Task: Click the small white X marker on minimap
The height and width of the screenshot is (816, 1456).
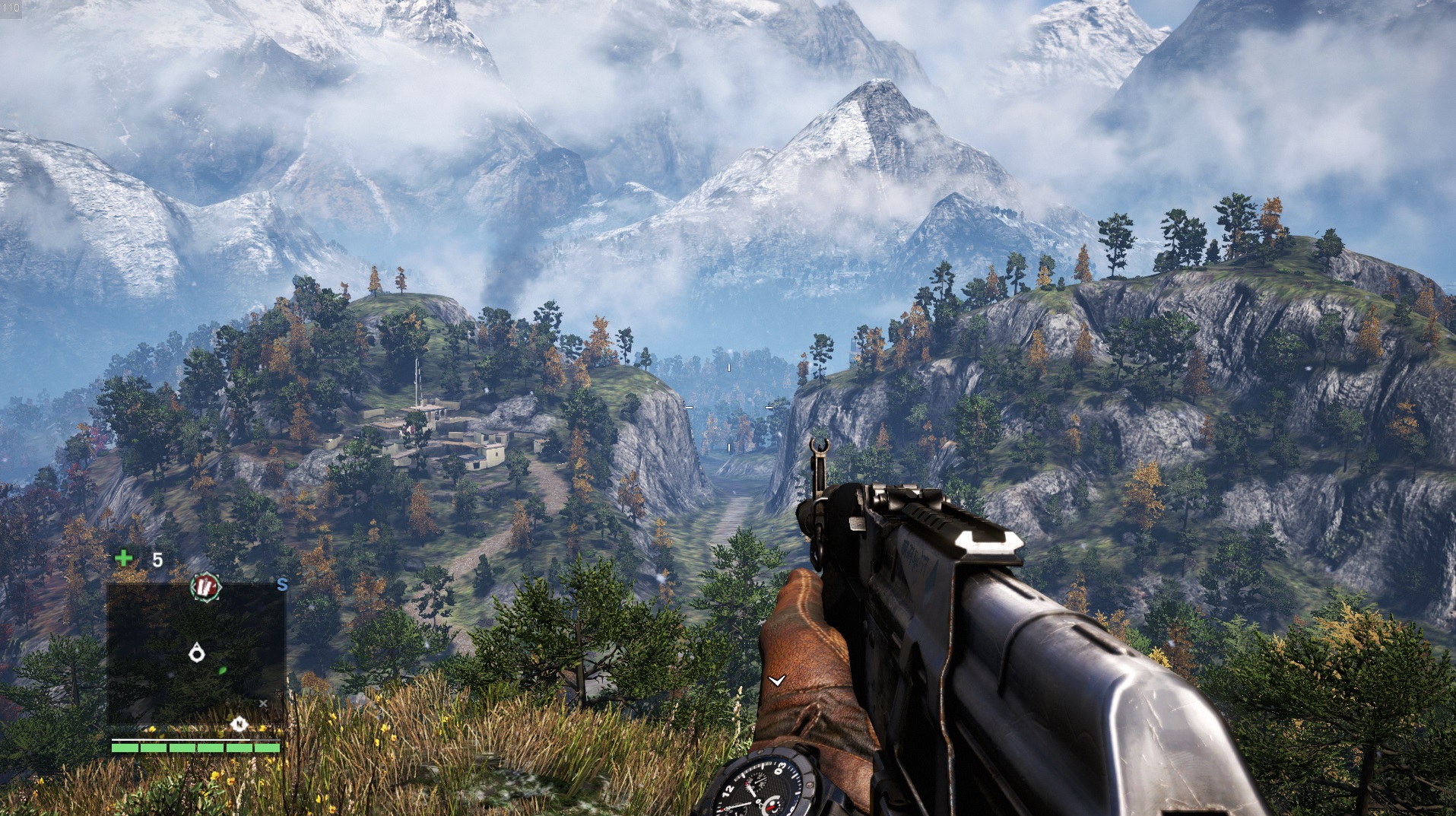Action: click(x=263, y=703)
